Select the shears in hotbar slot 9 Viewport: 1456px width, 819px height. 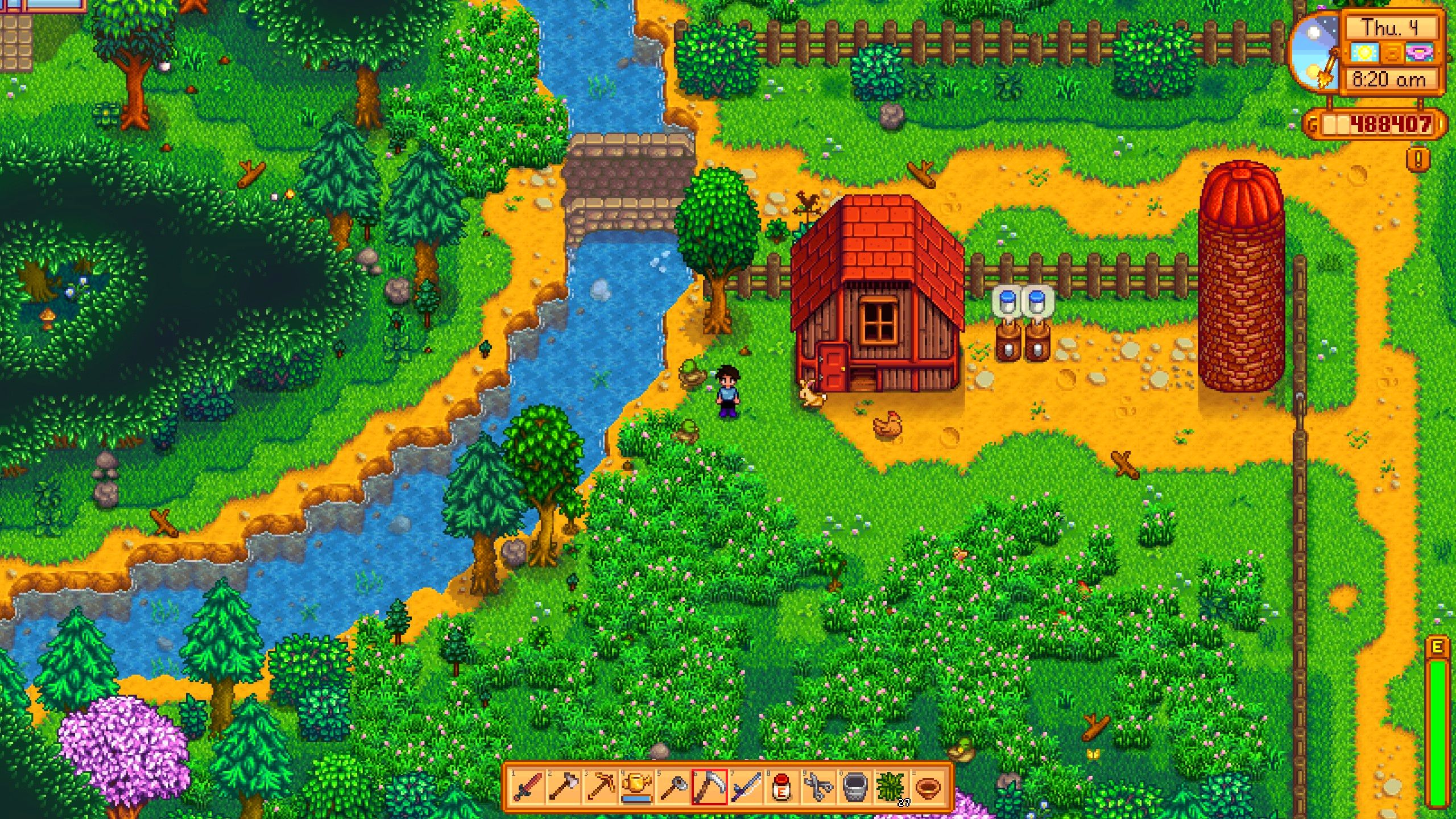click(818, 787)
